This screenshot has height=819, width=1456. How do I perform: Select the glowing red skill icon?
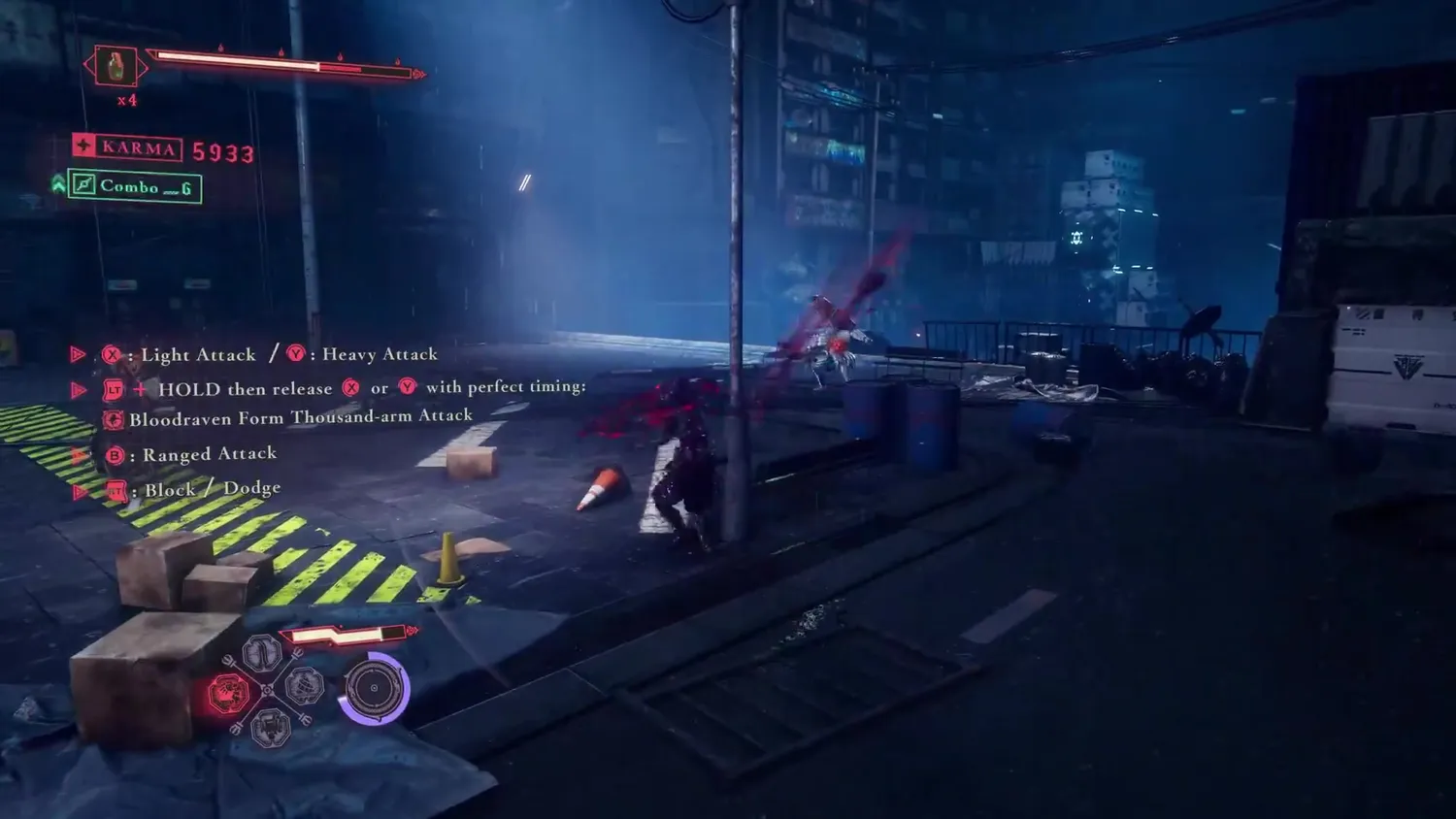228,694
